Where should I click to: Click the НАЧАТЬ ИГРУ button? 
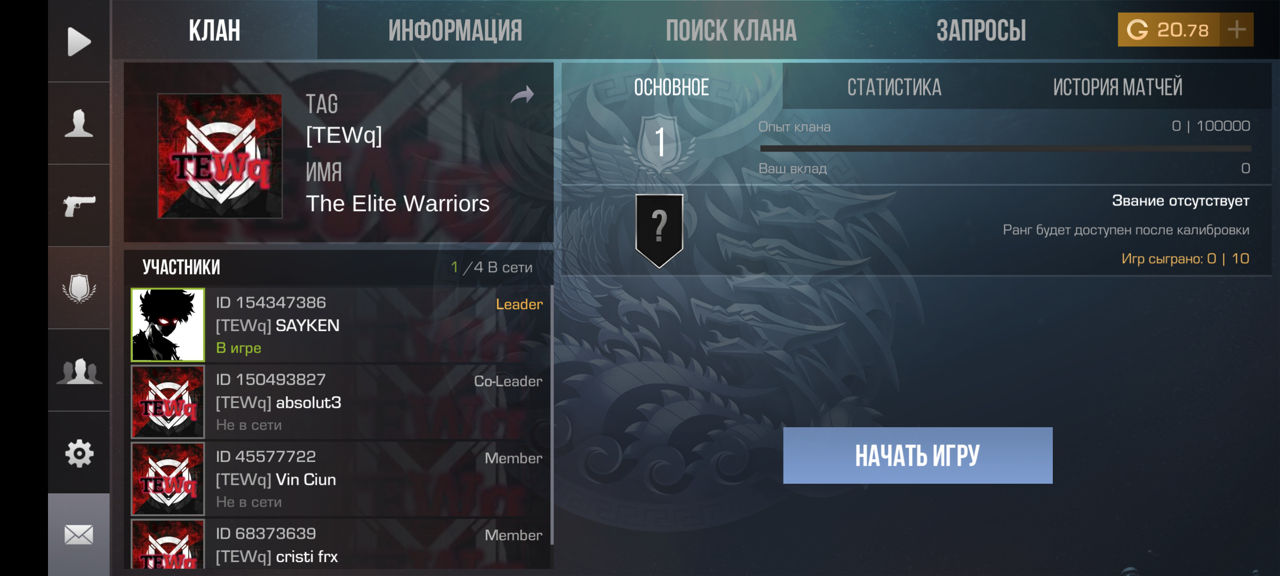917,456
